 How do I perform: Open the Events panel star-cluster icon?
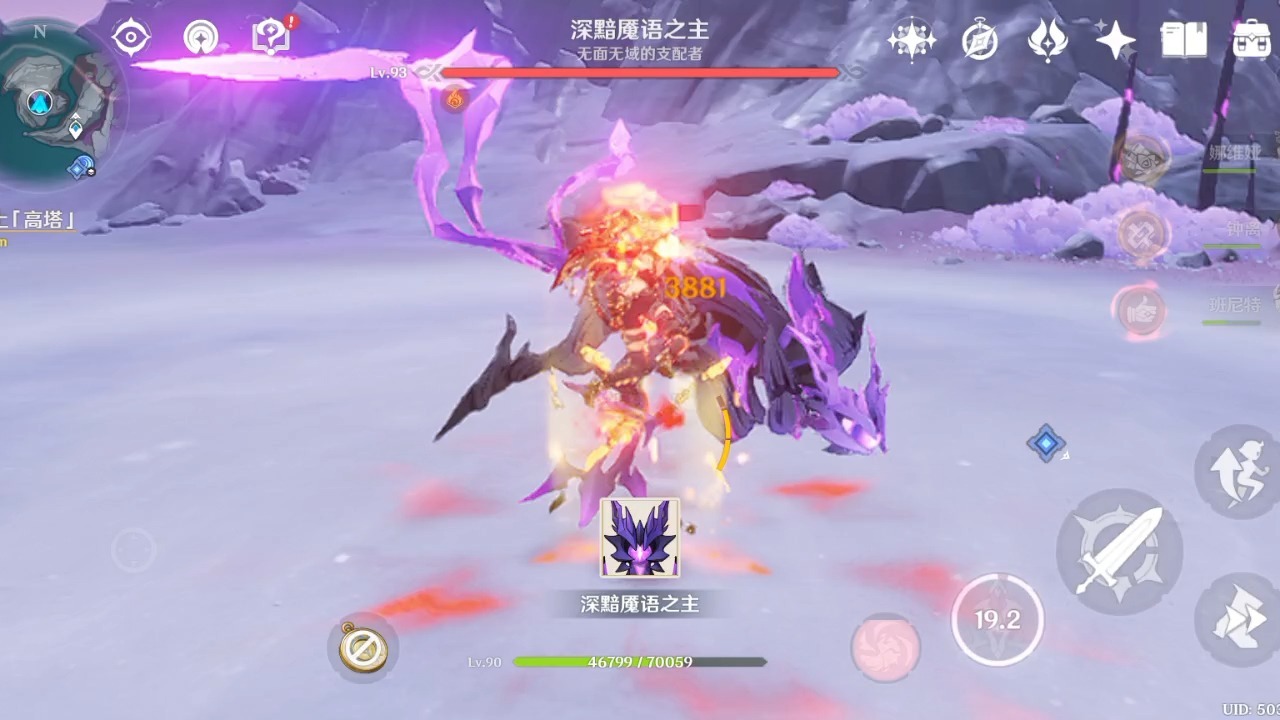click(912, 38)
